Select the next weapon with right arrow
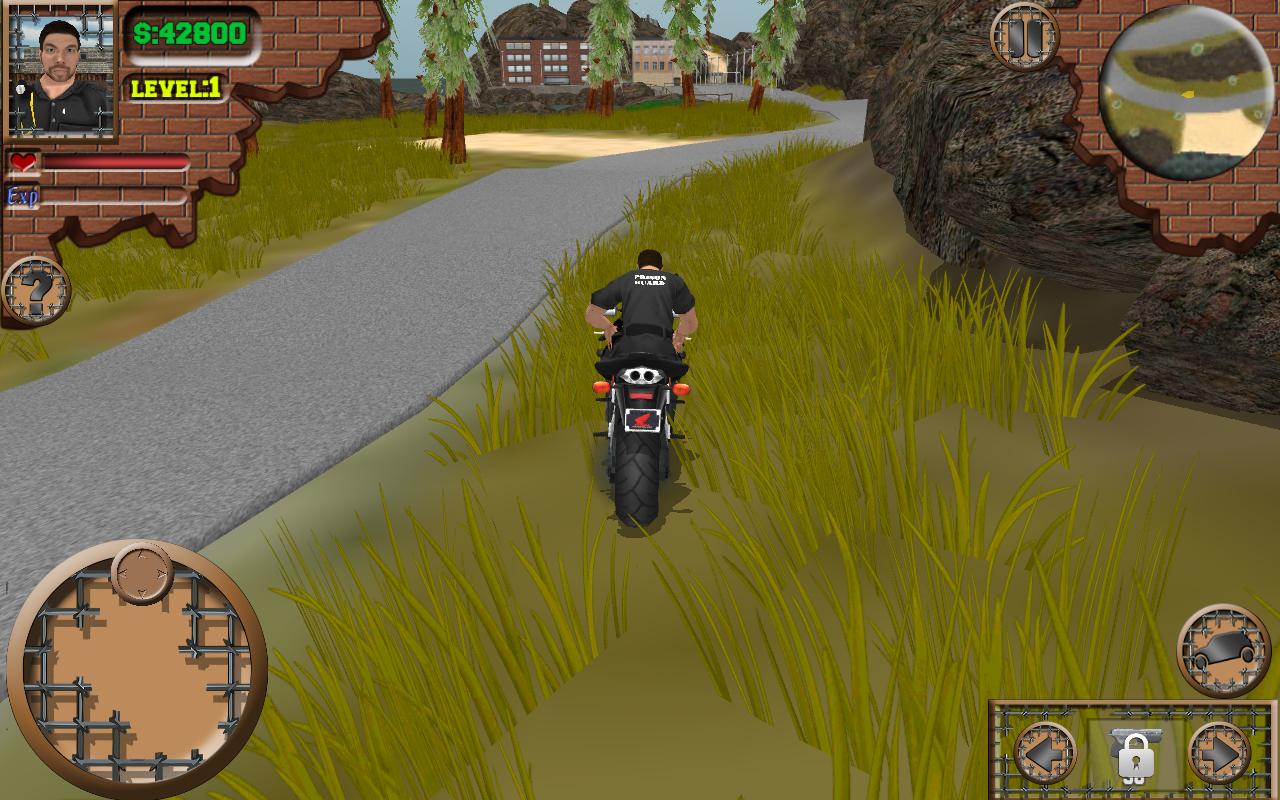 (x=1219, y=752)
